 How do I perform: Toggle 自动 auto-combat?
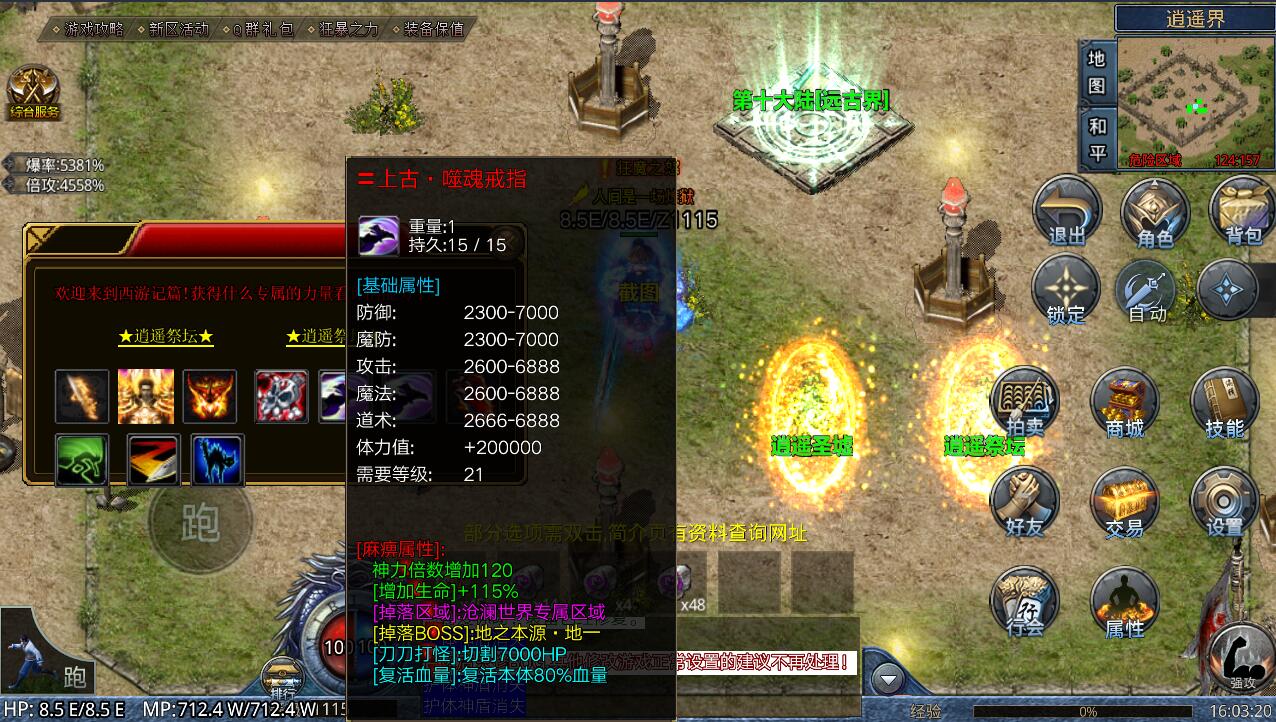(1149, 290)
